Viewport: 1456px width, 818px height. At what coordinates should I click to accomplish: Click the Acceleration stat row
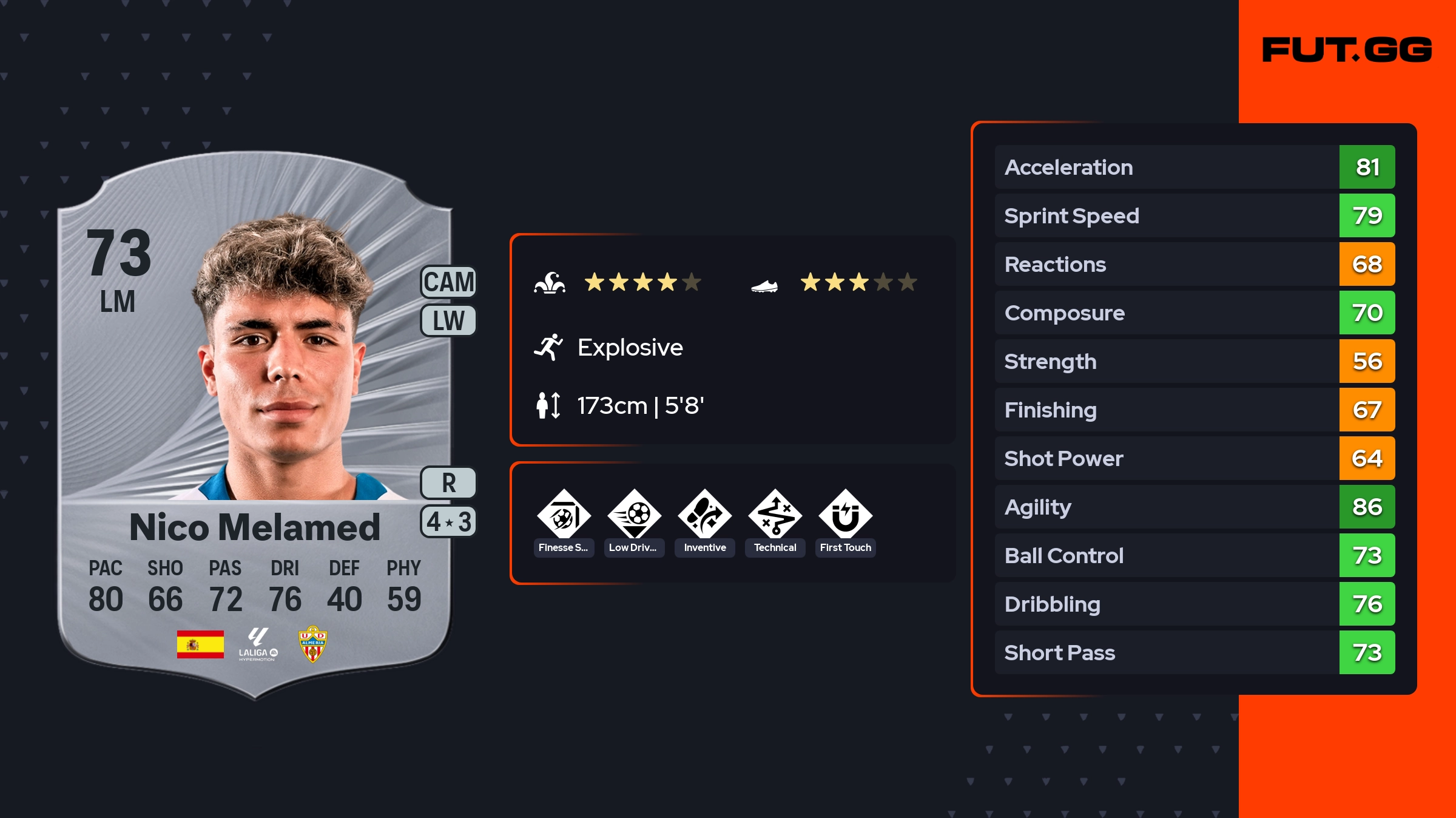pyautogui.click(x=1194, y=167)
